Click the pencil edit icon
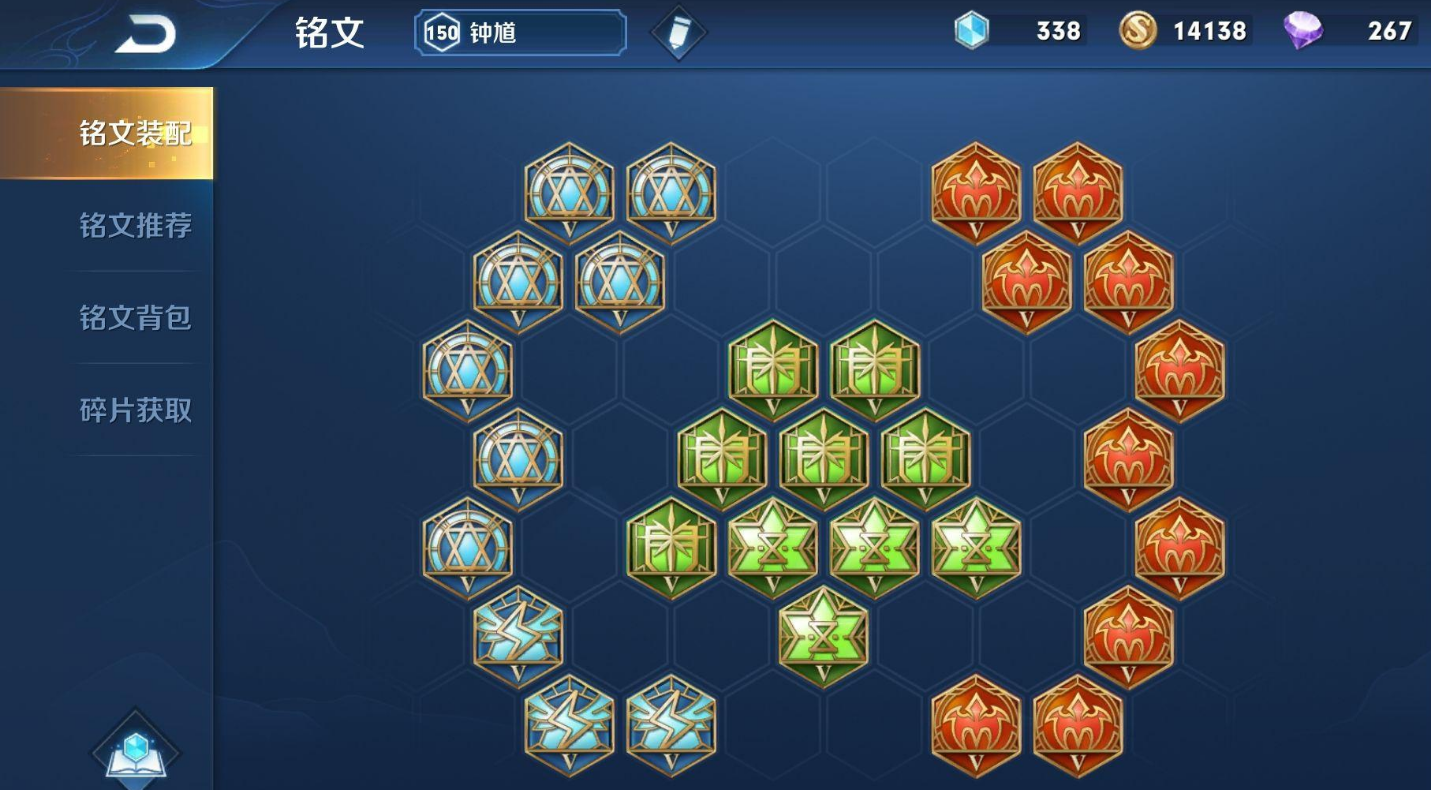Screen dimensions: 1431x790 pos(678,33)
